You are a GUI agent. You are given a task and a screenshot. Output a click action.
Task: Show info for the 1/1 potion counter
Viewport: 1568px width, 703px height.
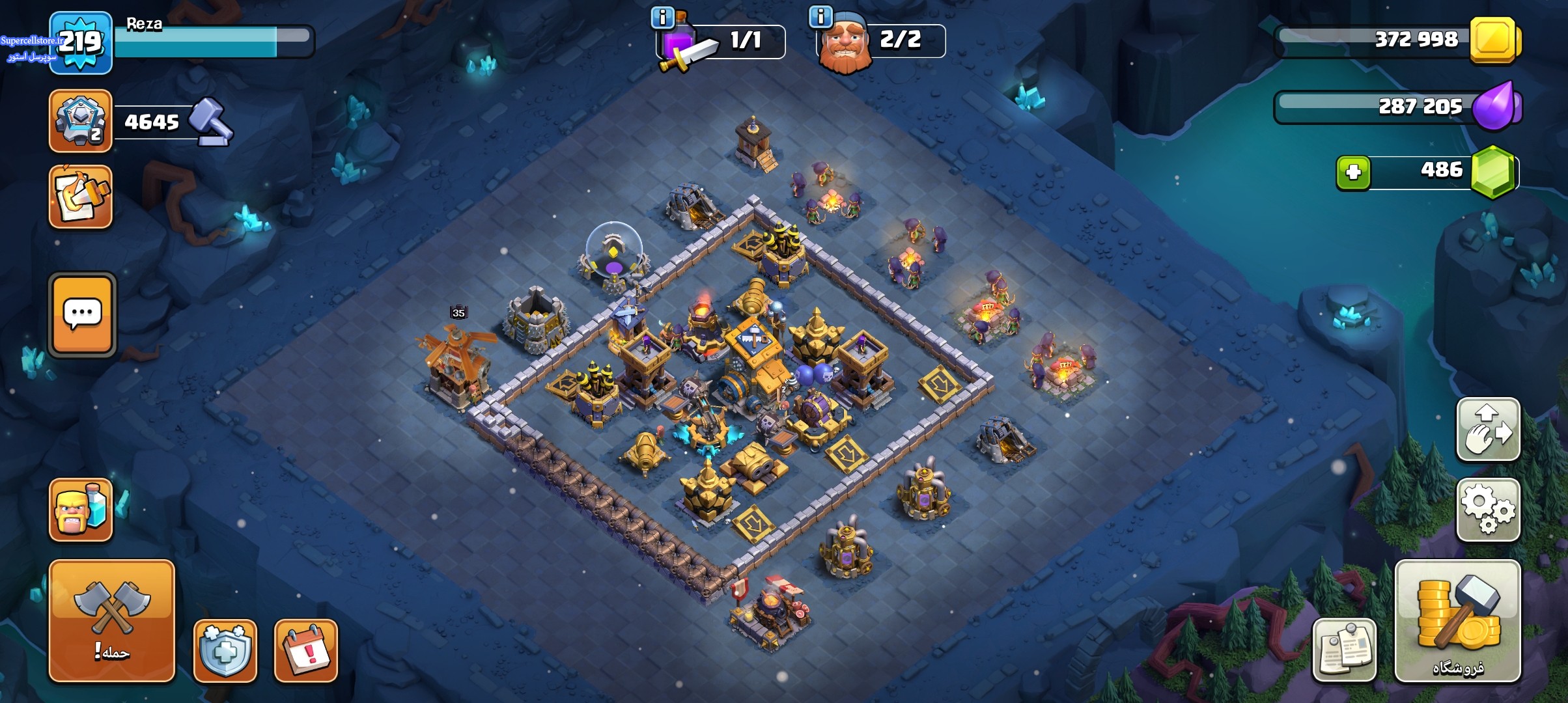tap(663, 18)
